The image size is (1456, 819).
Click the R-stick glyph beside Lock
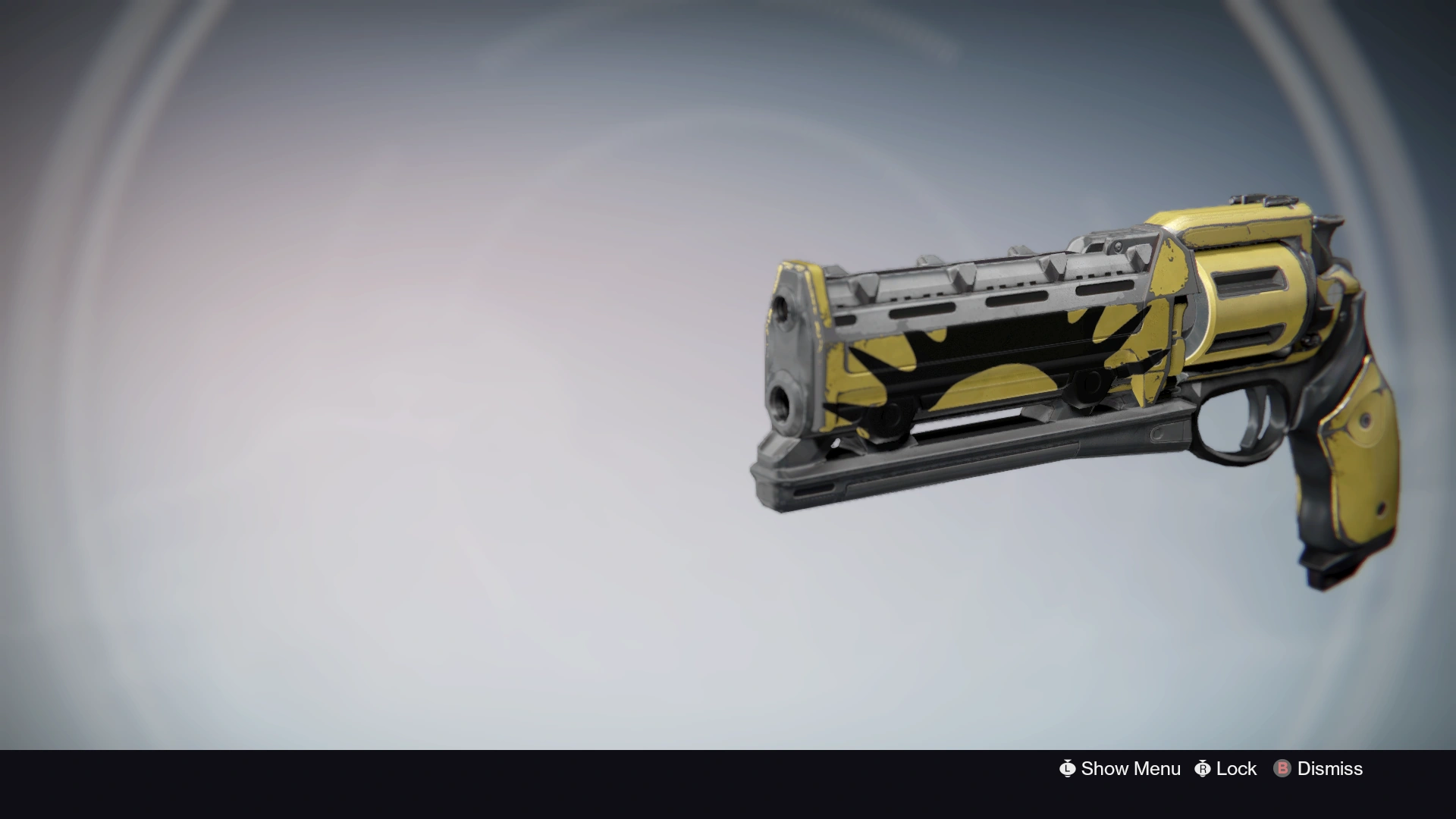[x=1205, y=768]
